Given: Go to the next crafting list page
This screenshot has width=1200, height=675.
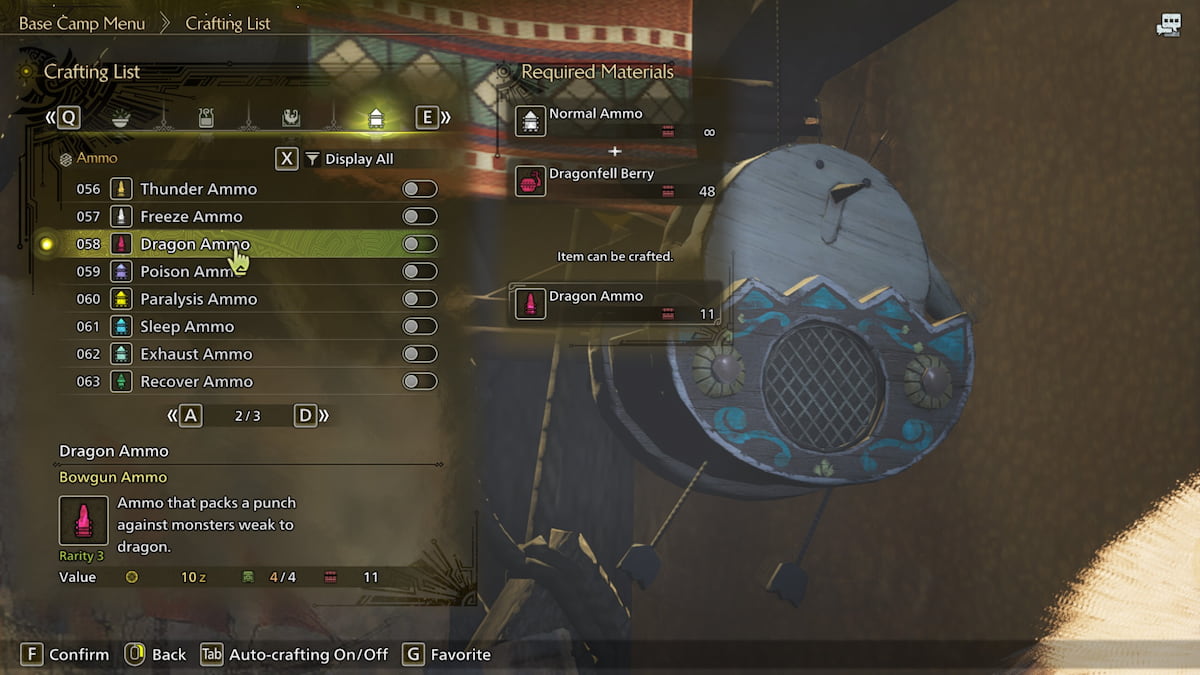Looking at the screenshot, I should 307,416.
